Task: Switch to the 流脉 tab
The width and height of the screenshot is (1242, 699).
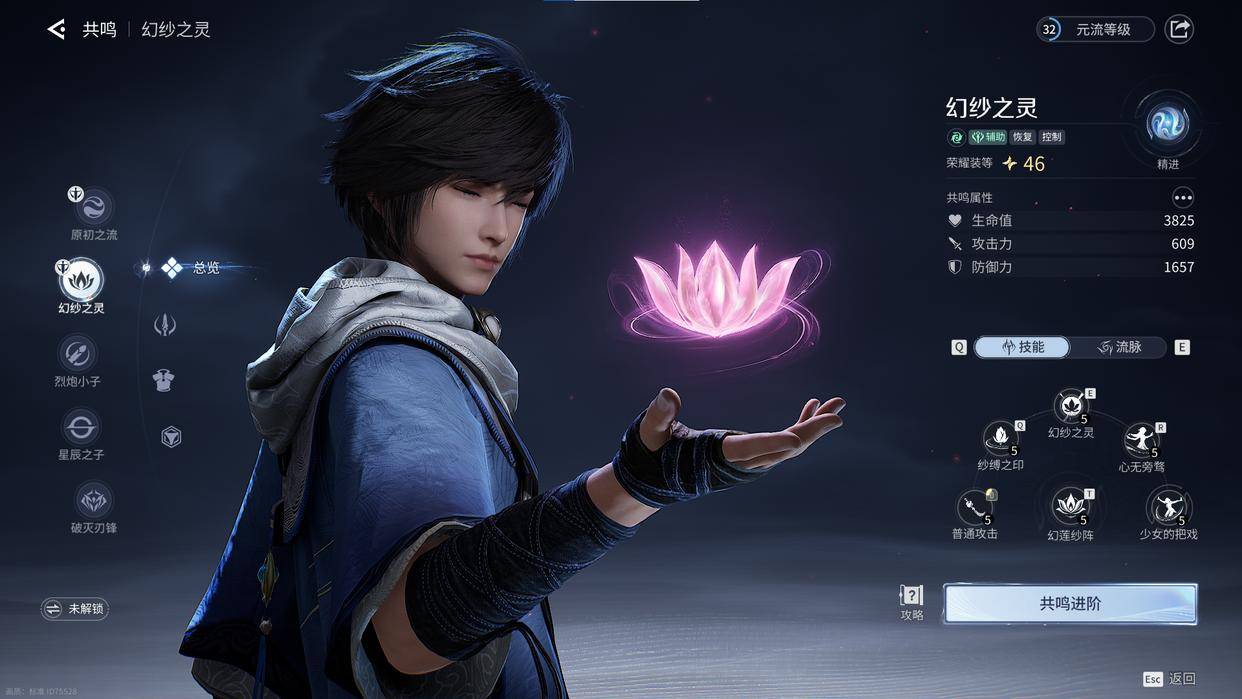Action: [1119, 347]
